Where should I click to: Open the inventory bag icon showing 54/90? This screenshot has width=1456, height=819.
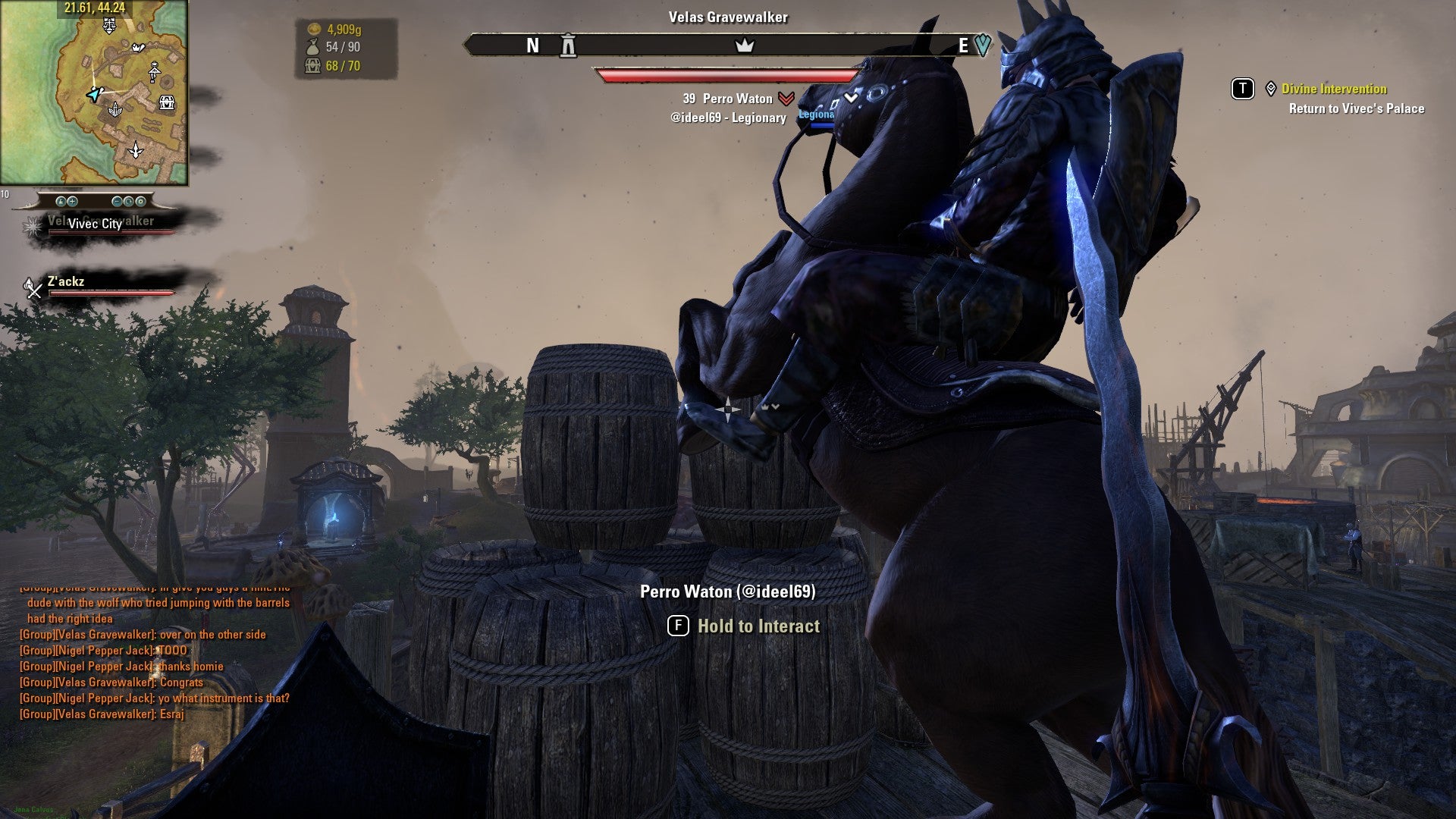(x=311, y=47)
